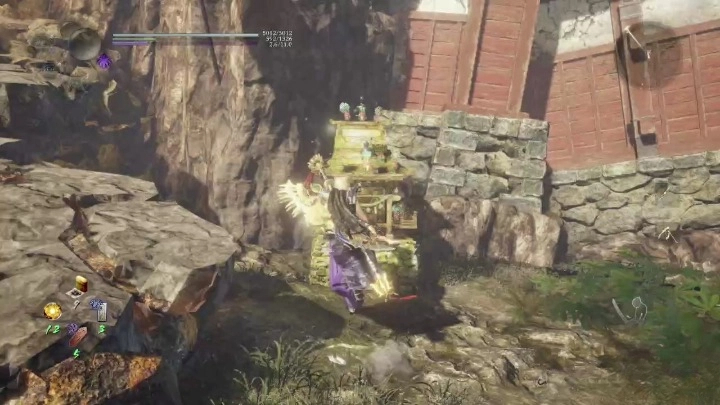Choose the grey talisman shortcut item
The height and width of the screenshot is (405, 720).
click(102, 310)
